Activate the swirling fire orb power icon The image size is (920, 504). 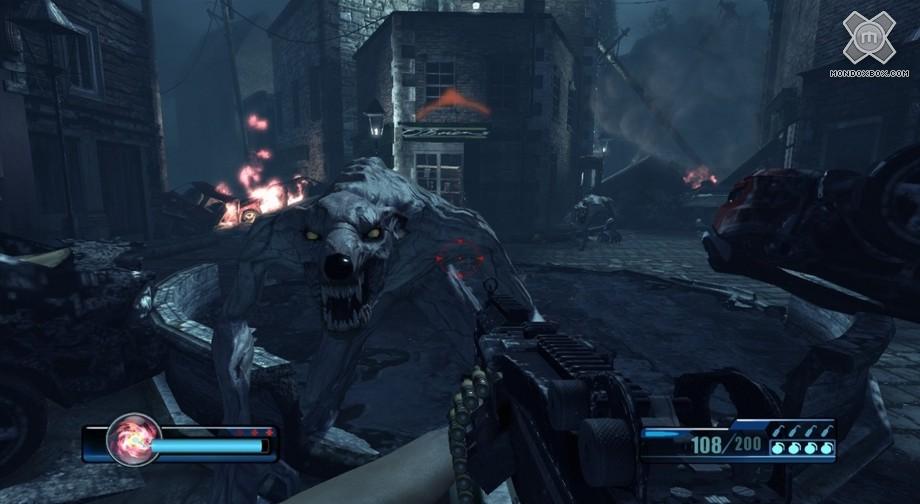pyautogui.click(x=132, y=440)
